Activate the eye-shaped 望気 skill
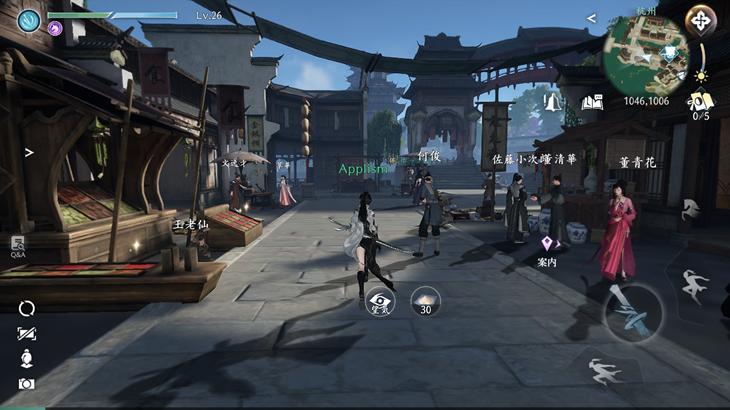730x410 pixels. [x=380, y=300]
